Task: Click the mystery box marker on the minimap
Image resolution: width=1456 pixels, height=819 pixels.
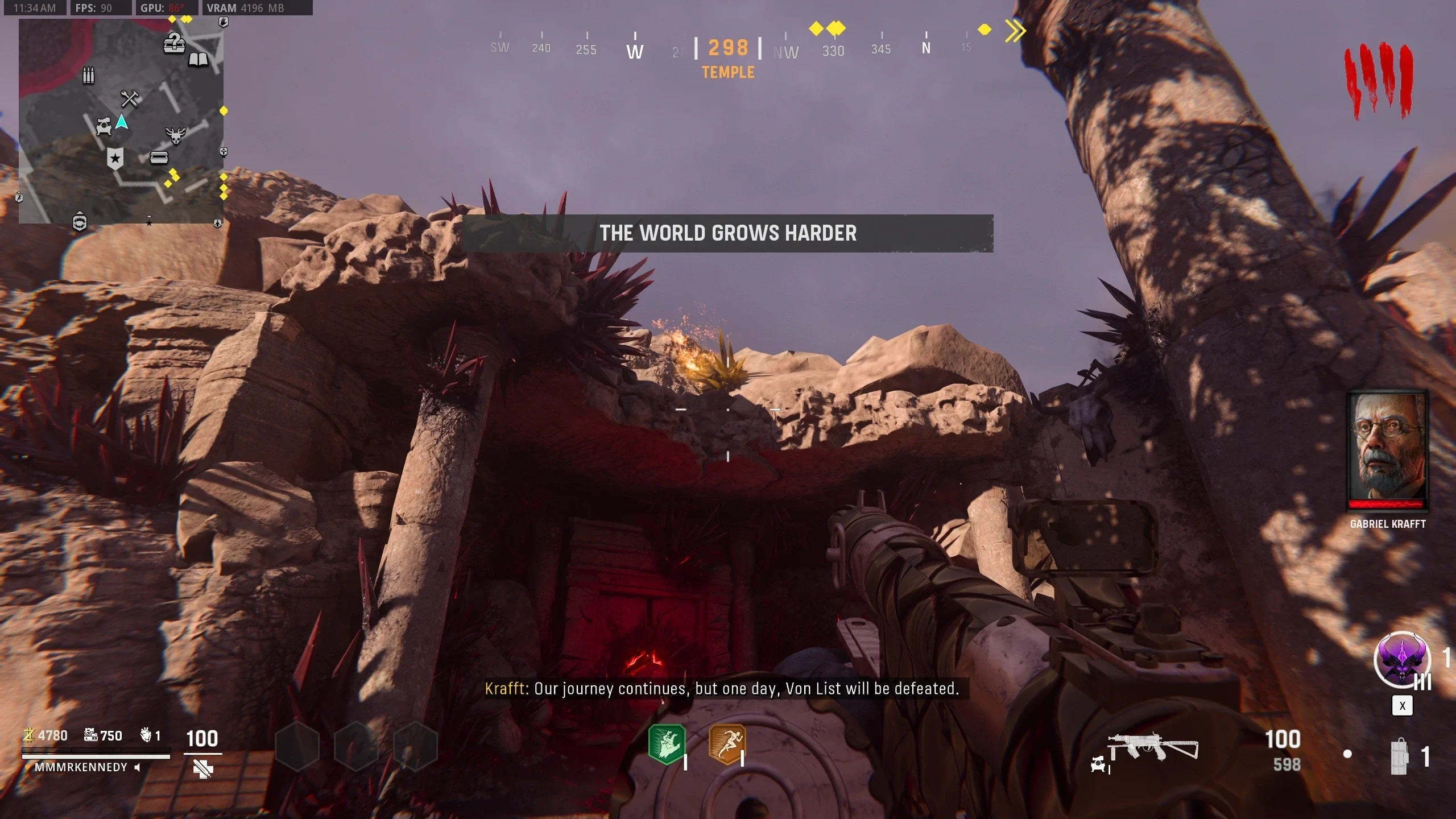Action: pyautogui.click(x=174, y=43)
